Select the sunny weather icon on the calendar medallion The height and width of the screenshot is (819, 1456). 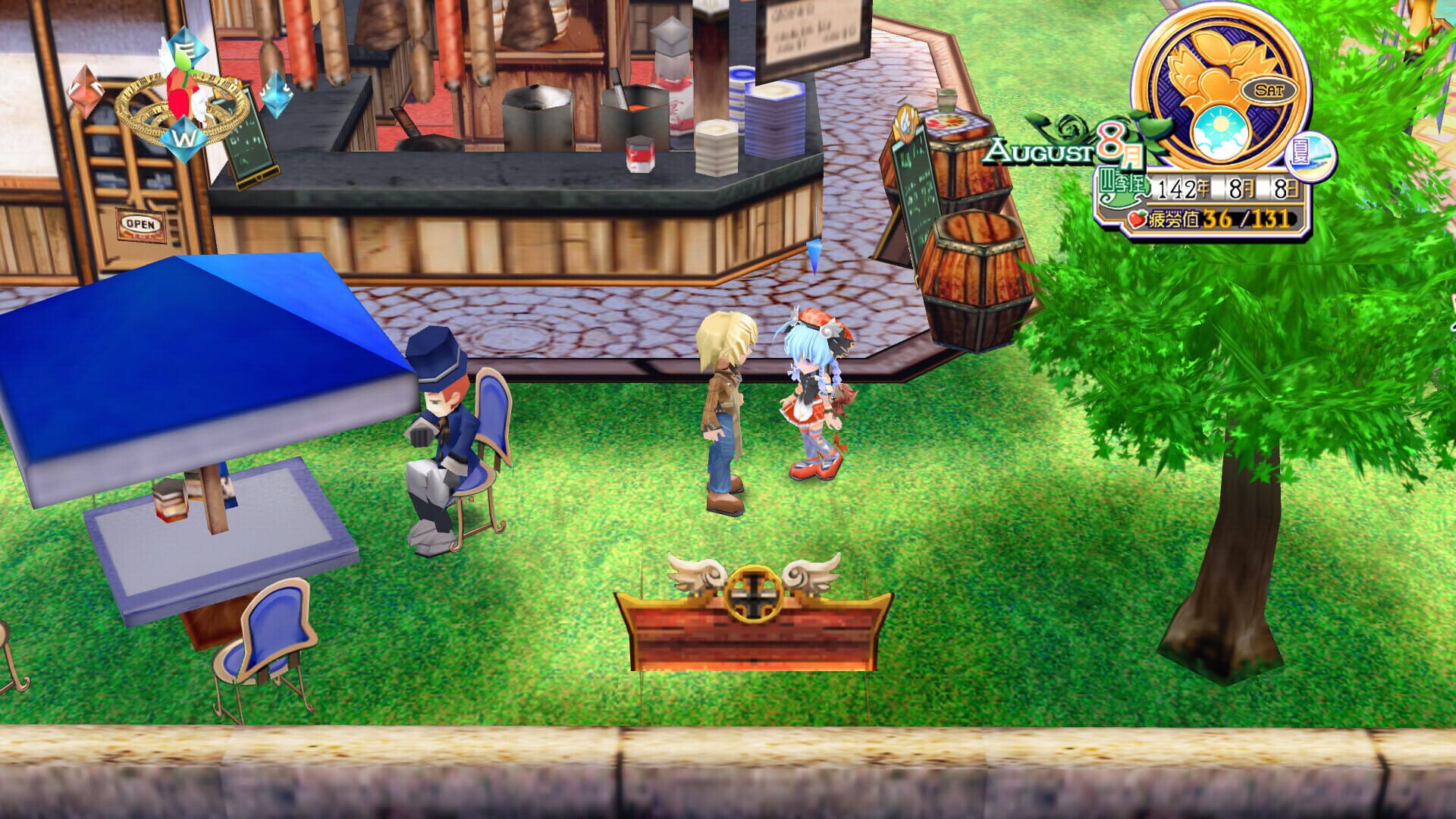tap(1219, 130)
